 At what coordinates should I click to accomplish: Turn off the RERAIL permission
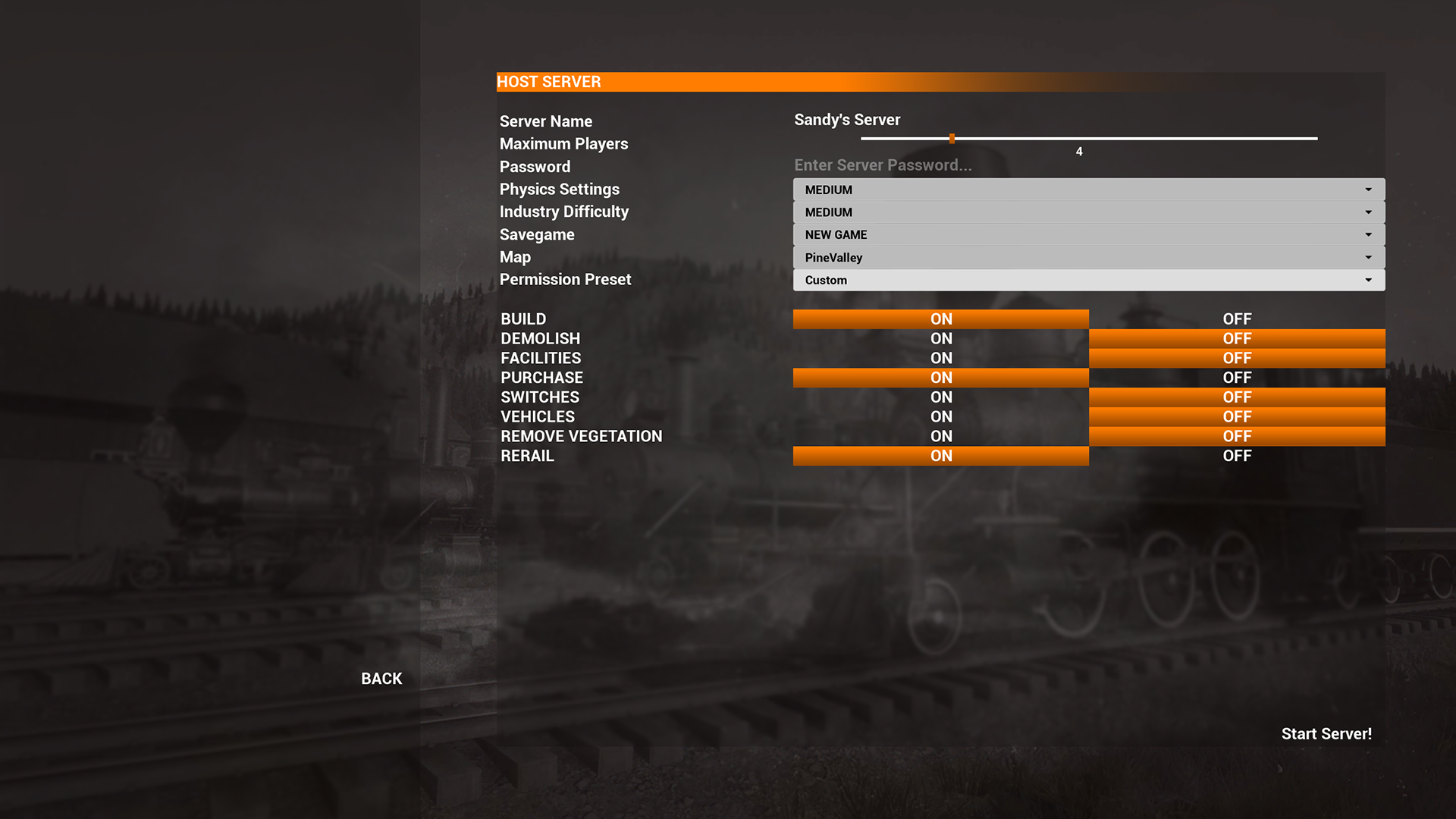click(1237, 456)
